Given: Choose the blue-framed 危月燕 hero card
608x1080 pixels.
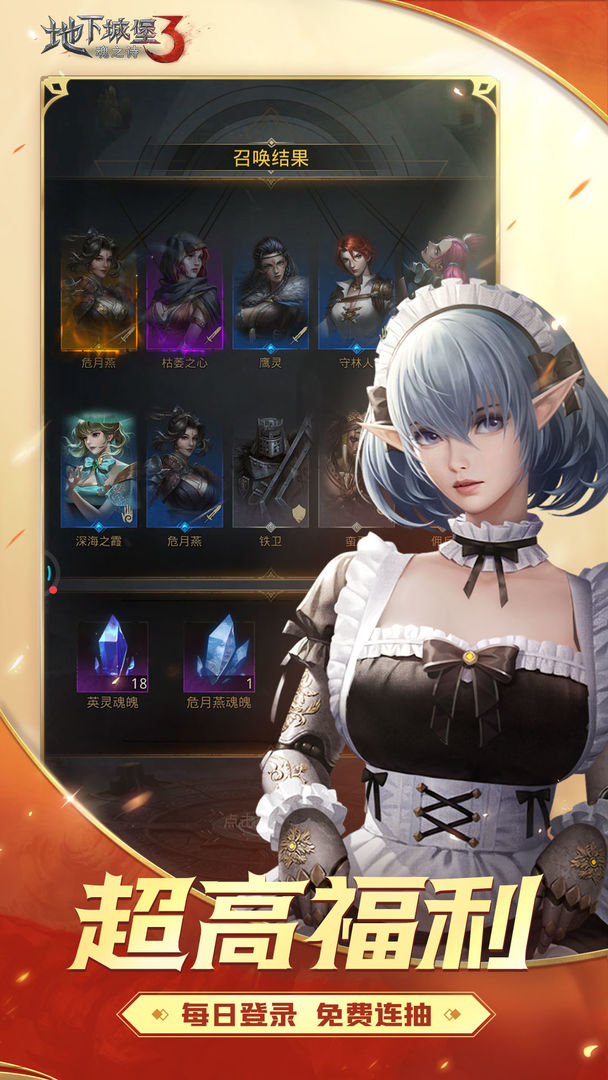Looking at the screenshot, I should [x=184, y=470].
